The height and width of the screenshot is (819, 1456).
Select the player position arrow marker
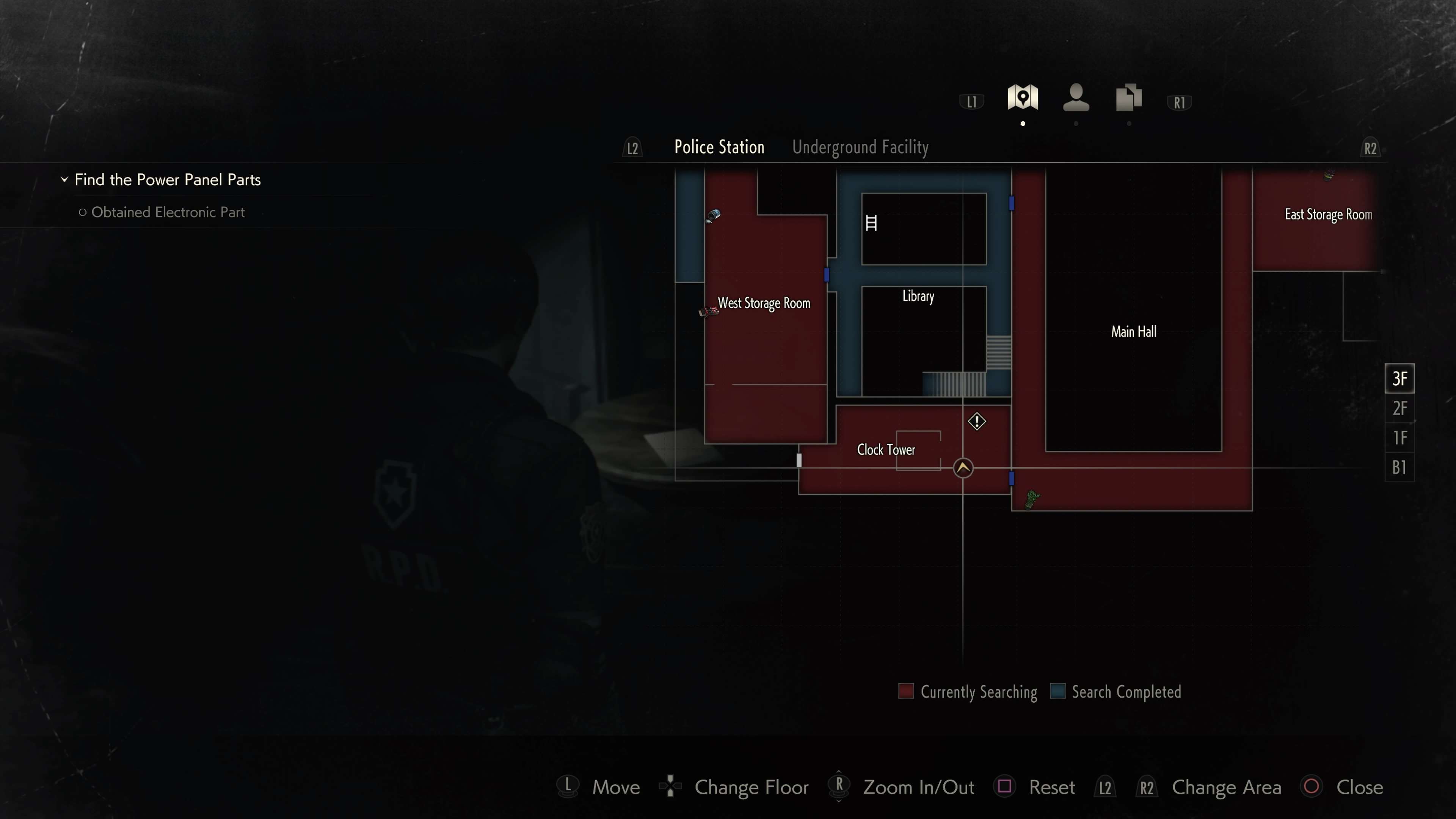point(963,468)
